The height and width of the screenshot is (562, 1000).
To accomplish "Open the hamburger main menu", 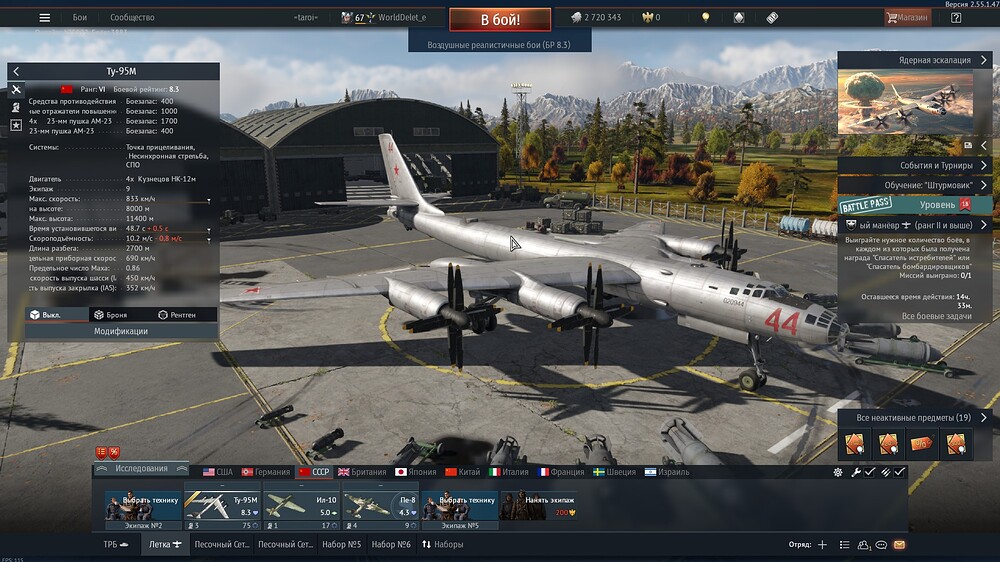I will click(44, 17).
